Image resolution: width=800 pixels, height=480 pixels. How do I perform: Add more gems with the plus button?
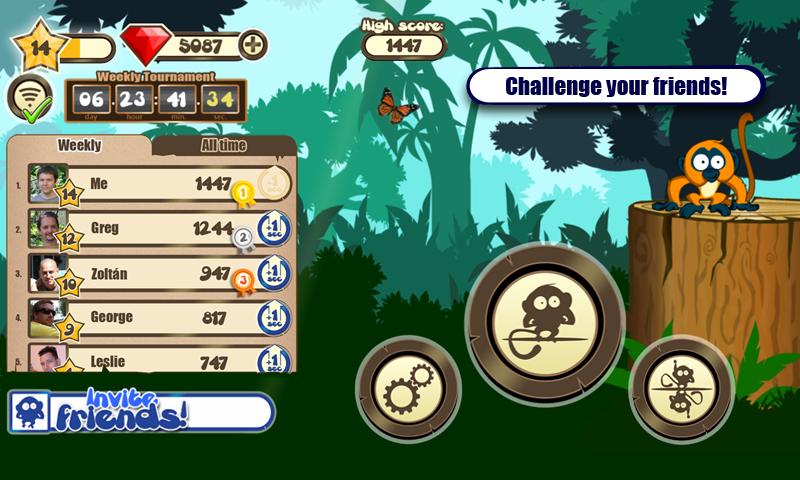coord(255,44)
